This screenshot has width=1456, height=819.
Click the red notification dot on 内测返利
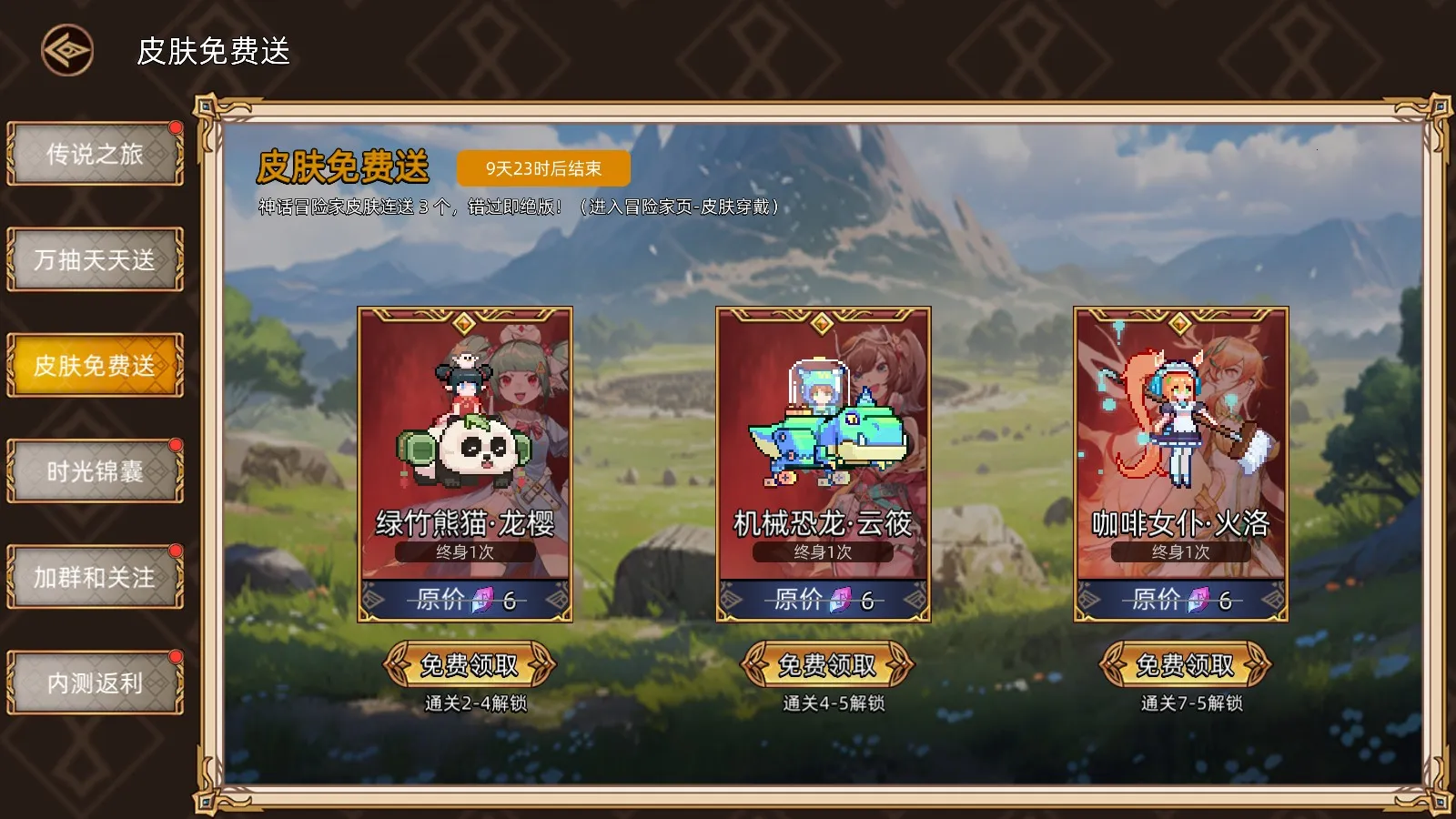tap(176, 655)
